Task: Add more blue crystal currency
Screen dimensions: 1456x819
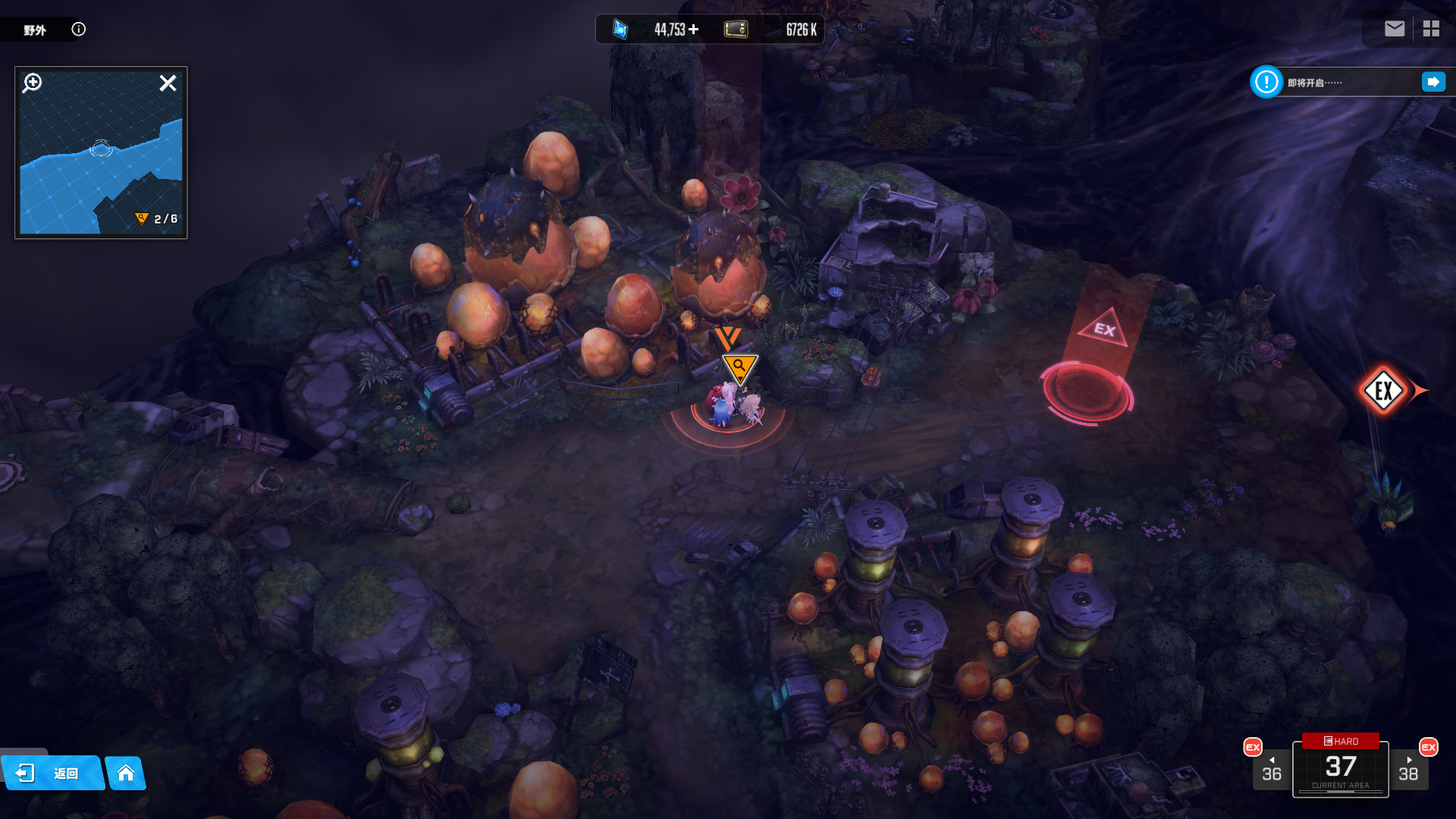Action: pyautogui.click(x=694, y=30)
